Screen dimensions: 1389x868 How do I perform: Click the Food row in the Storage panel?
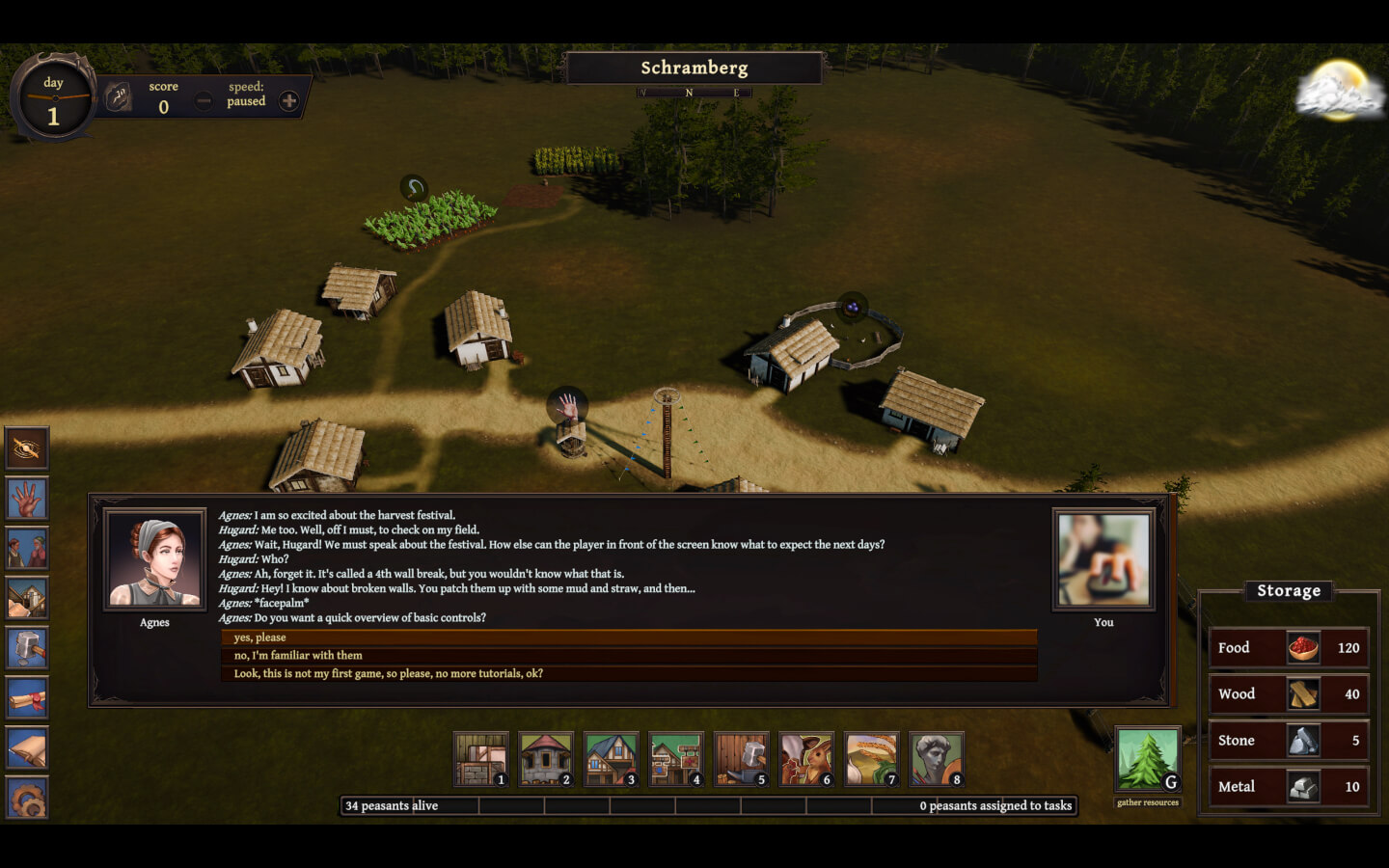pos(1288,647)
